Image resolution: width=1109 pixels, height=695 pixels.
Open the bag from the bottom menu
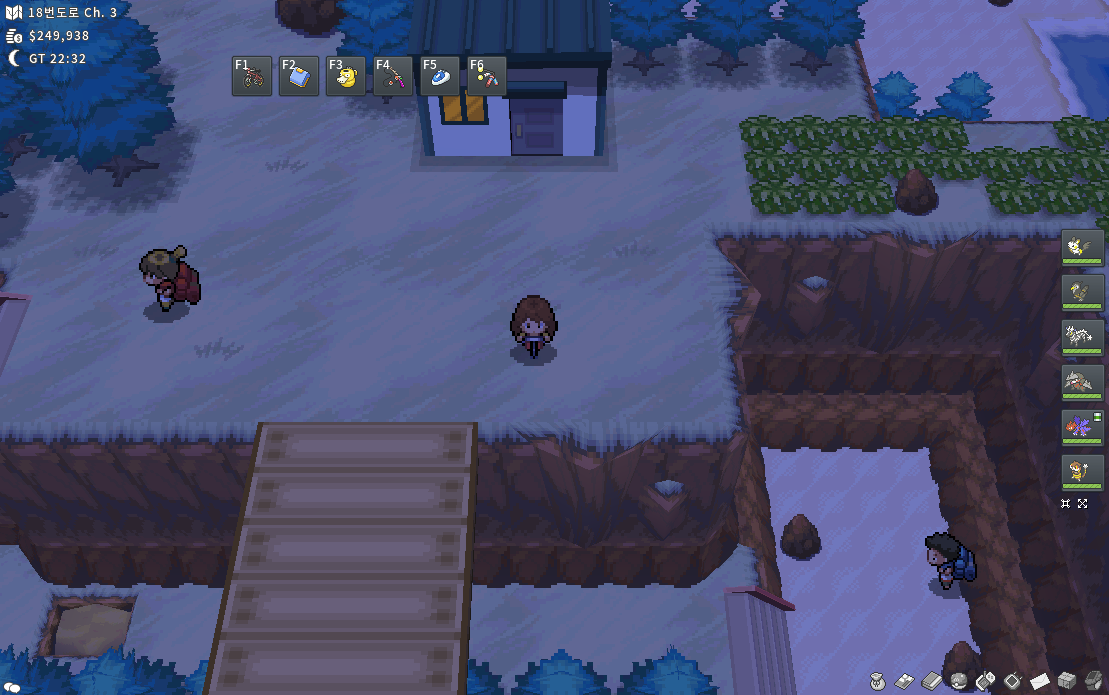(878, 681)
